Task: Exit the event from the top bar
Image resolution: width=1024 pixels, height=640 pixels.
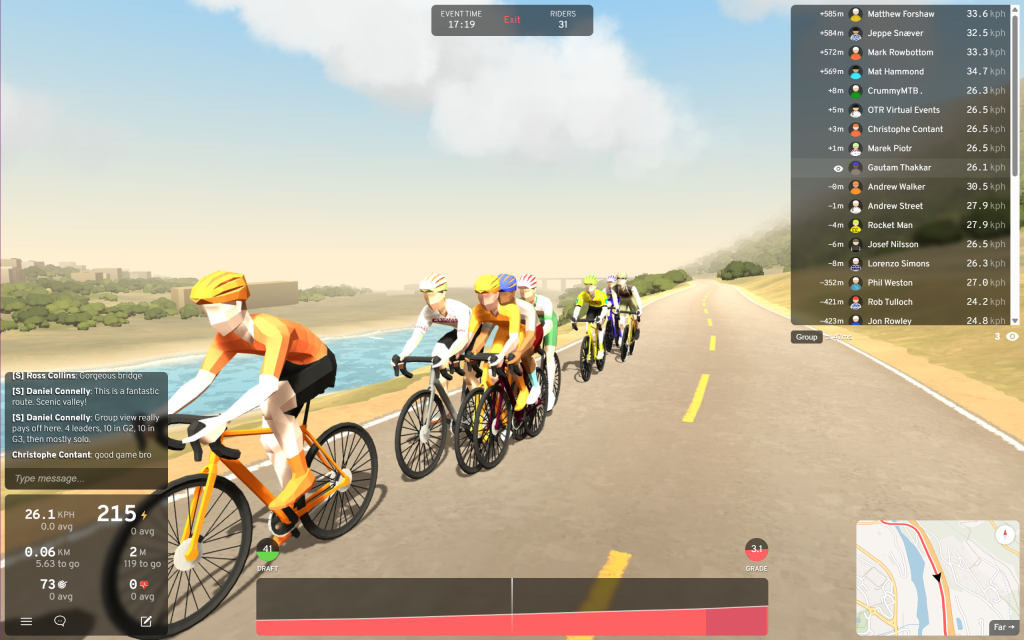Action: [512, 20]
